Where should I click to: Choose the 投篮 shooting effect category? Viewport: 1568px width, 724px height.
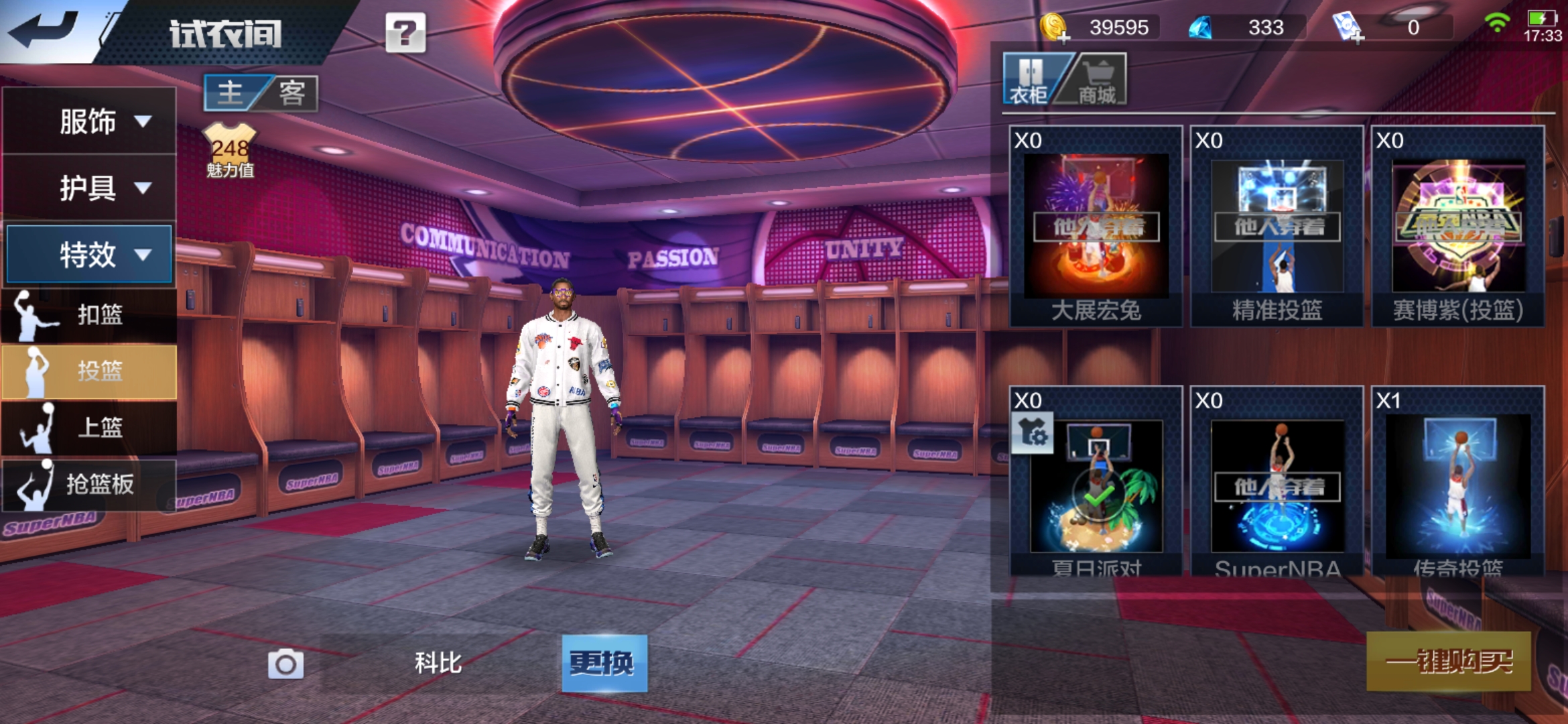(90, 371)
